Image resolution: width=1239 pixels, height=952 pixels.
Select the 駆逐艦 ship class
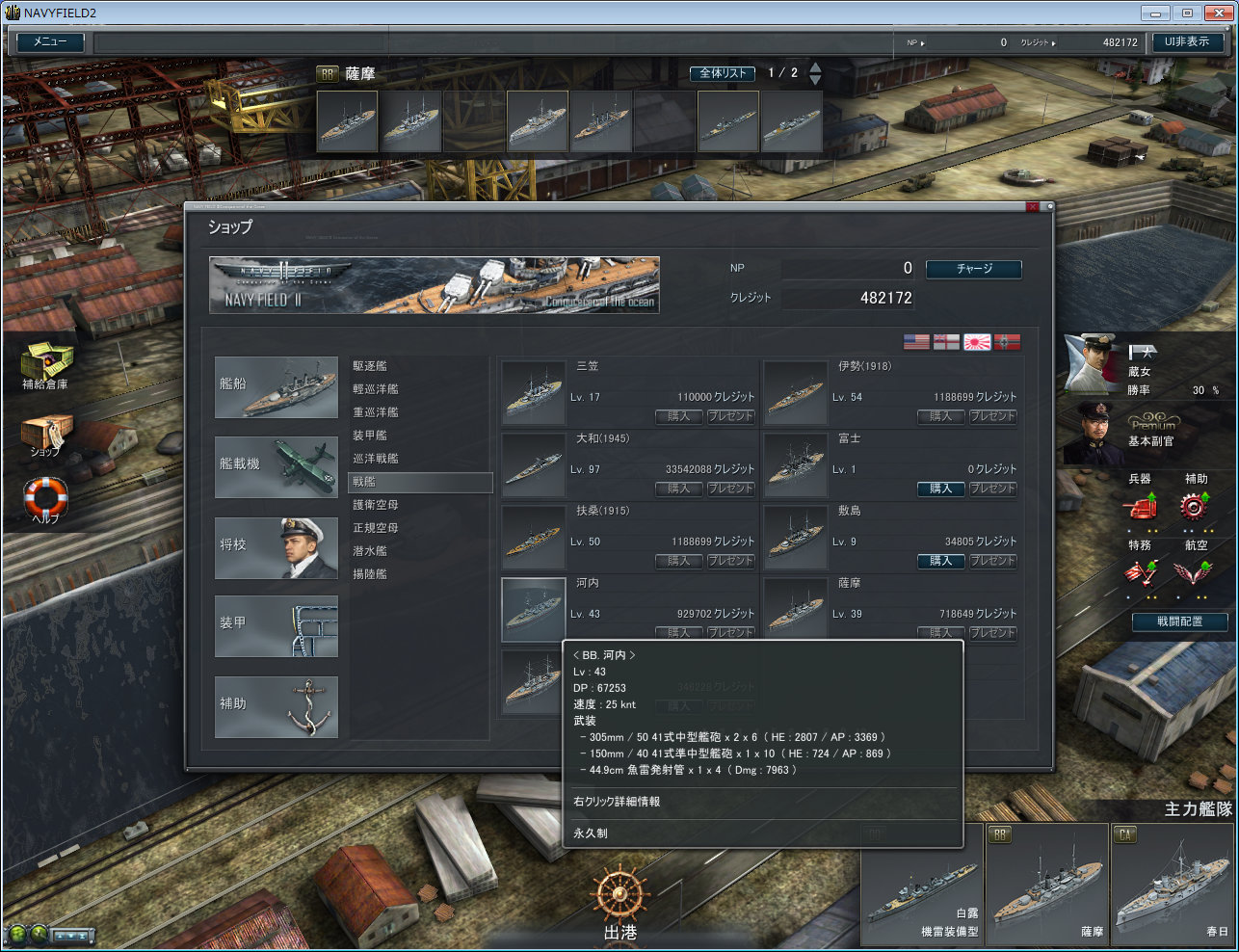click(370, 366)
